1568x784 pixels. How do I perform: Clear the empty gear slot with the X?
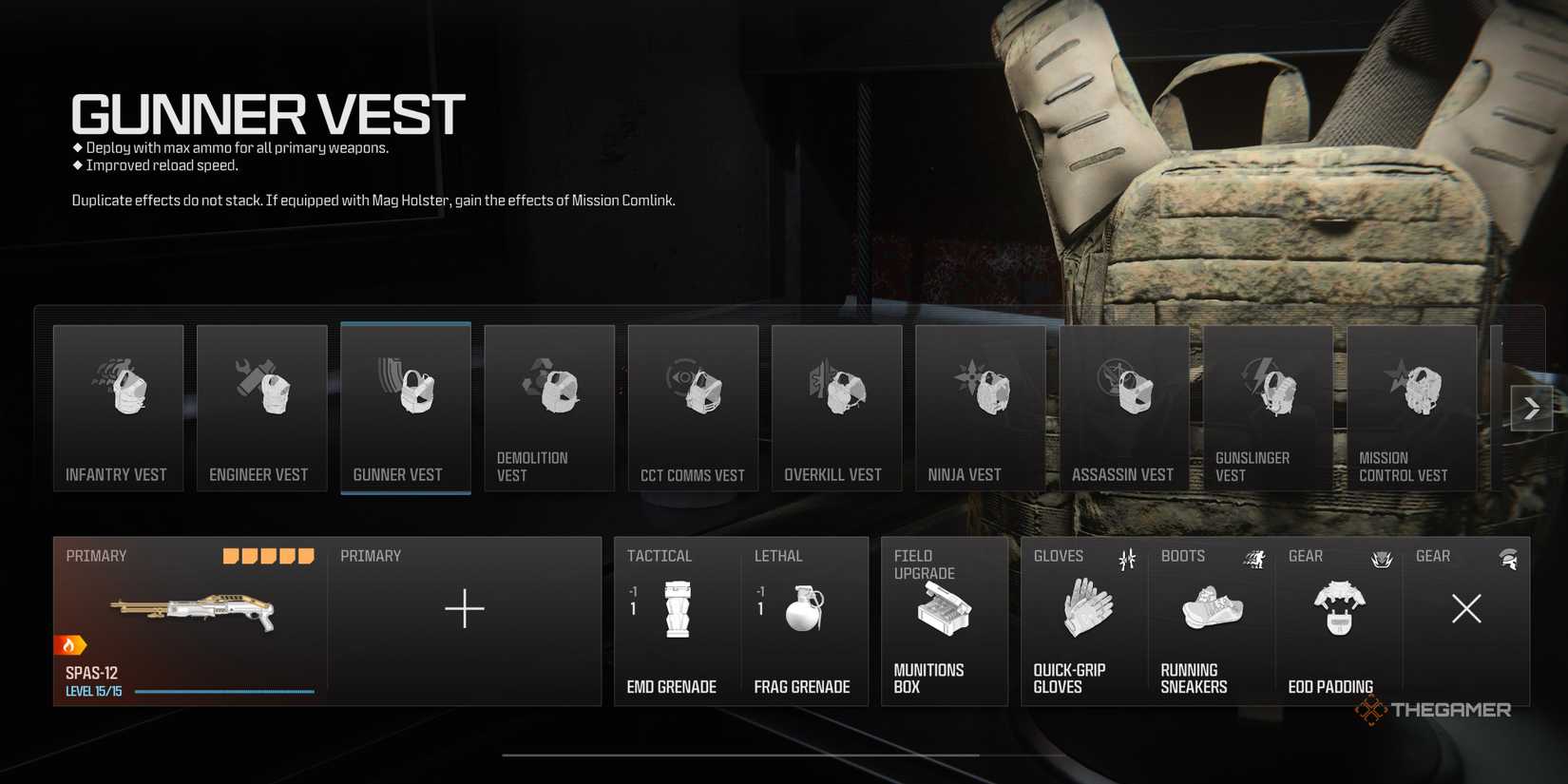click(x=1466, y=608)
